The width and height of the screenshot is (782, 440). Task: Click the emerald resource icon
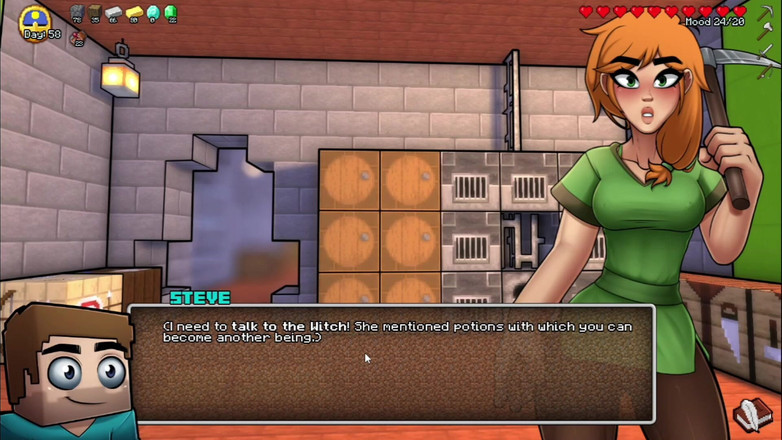coord(170,13)
